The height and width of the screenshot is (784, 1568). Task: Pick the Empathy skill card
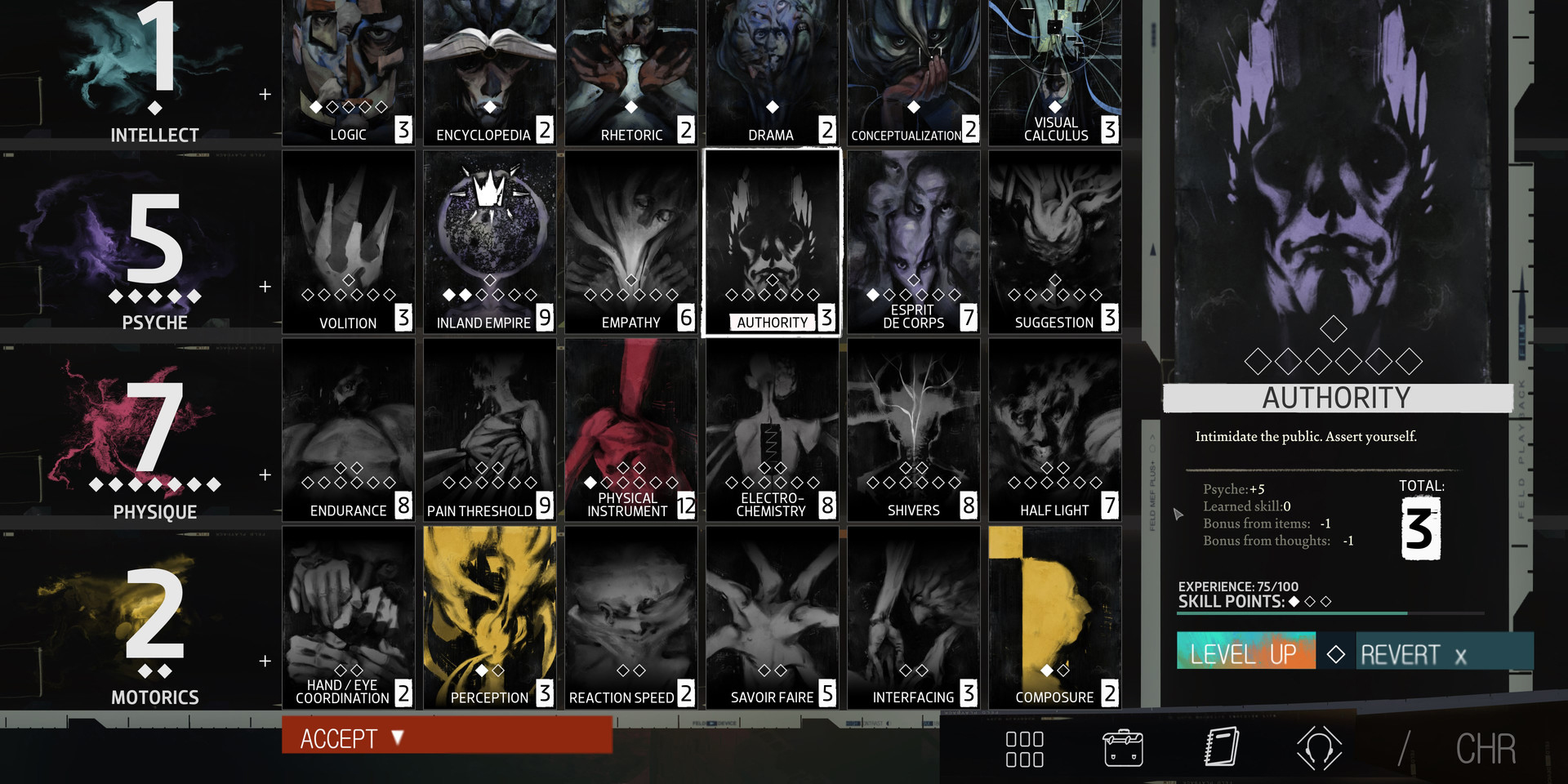coord(630,243)
